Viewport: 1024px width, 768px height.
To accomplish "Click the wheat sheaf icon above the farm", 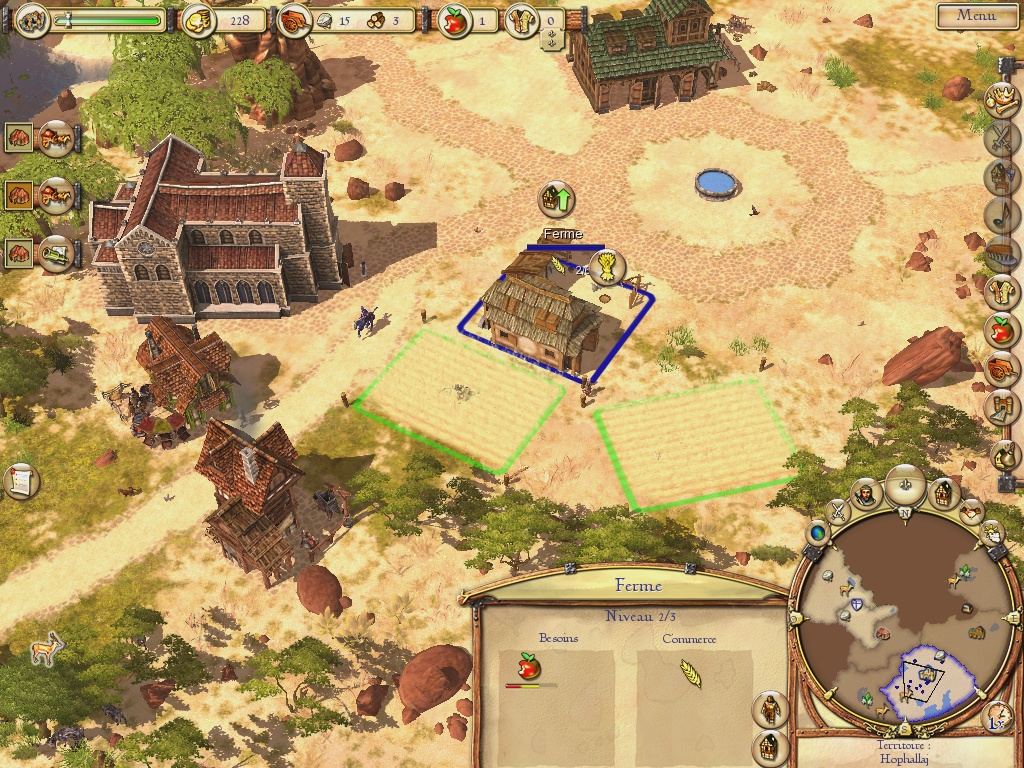I will tap(607, 267).
